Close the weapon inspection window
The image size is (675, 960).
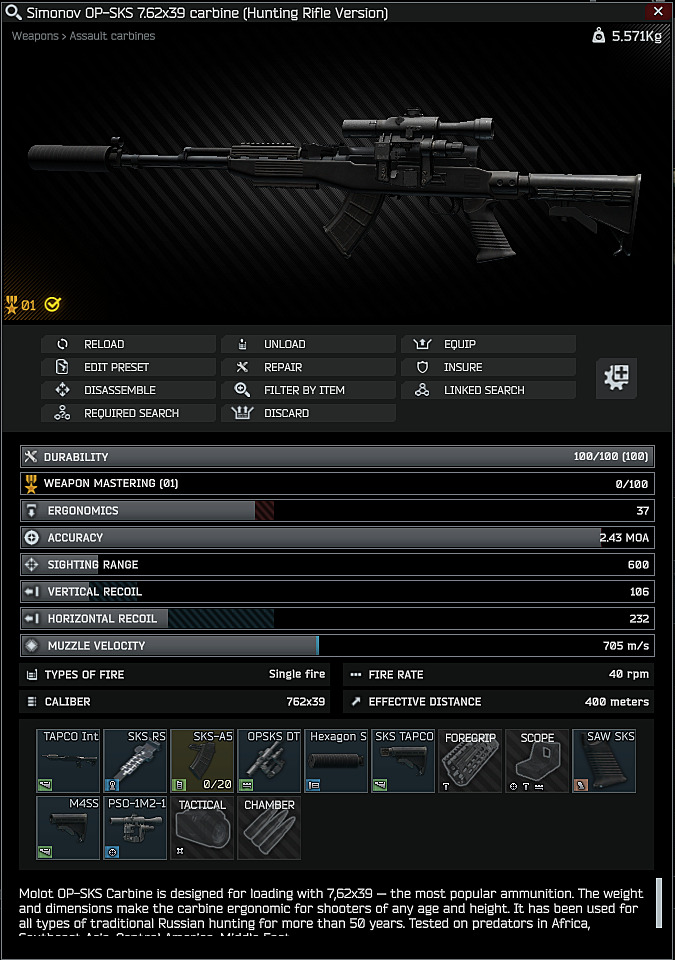(x=657, y=13)
